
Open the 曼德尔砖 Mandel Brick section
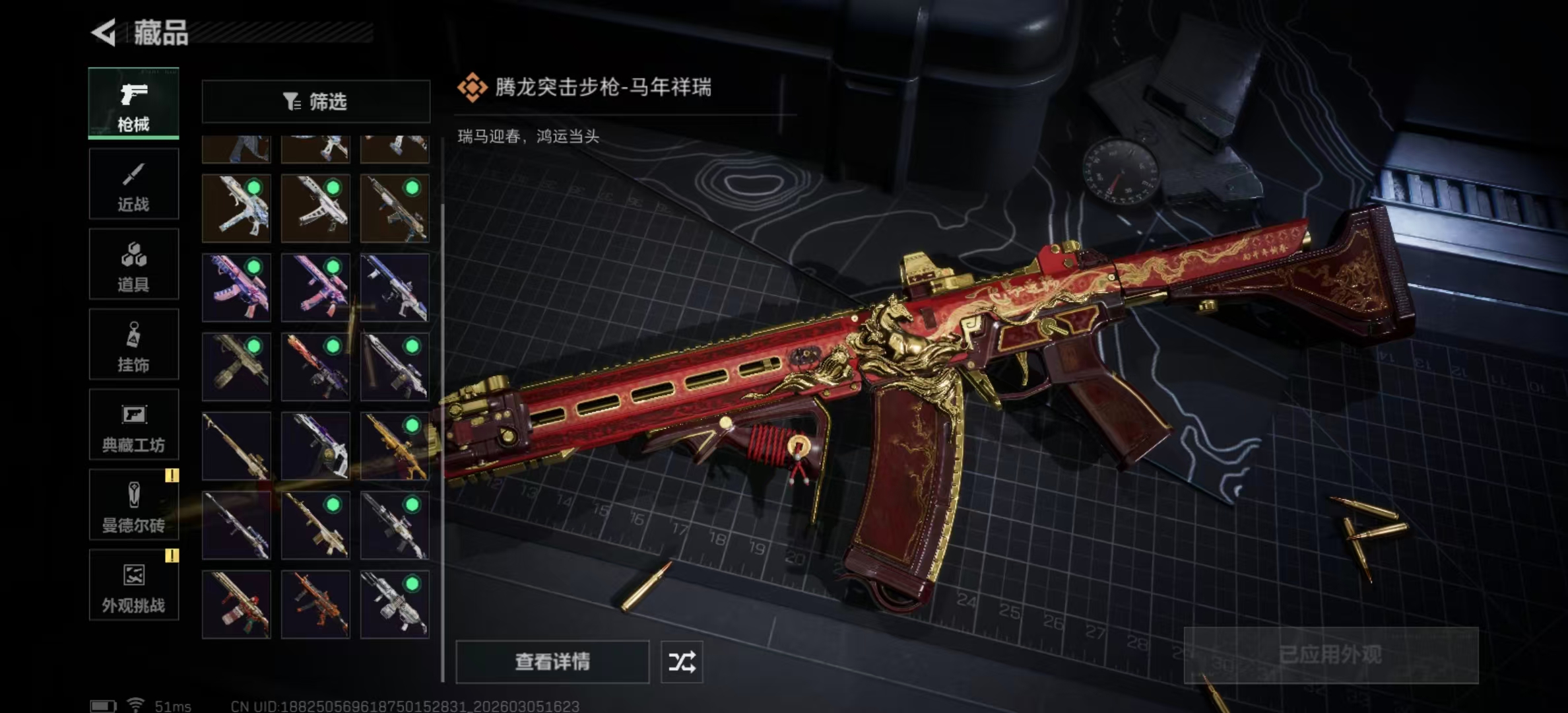(133, 507)
